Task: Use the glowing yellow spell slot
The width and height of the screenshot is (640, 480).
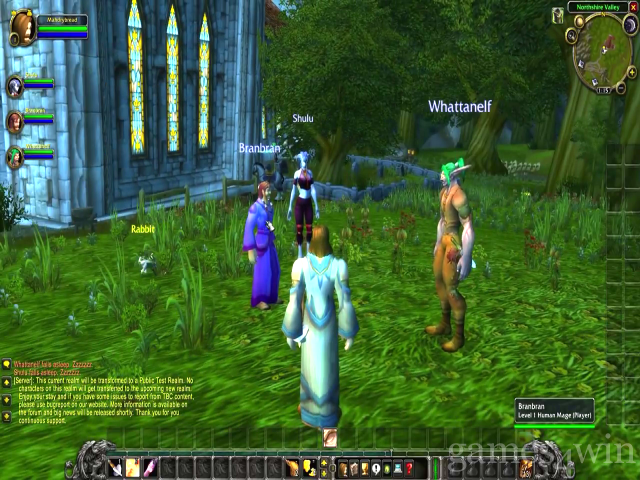Action: pos(131,468)
